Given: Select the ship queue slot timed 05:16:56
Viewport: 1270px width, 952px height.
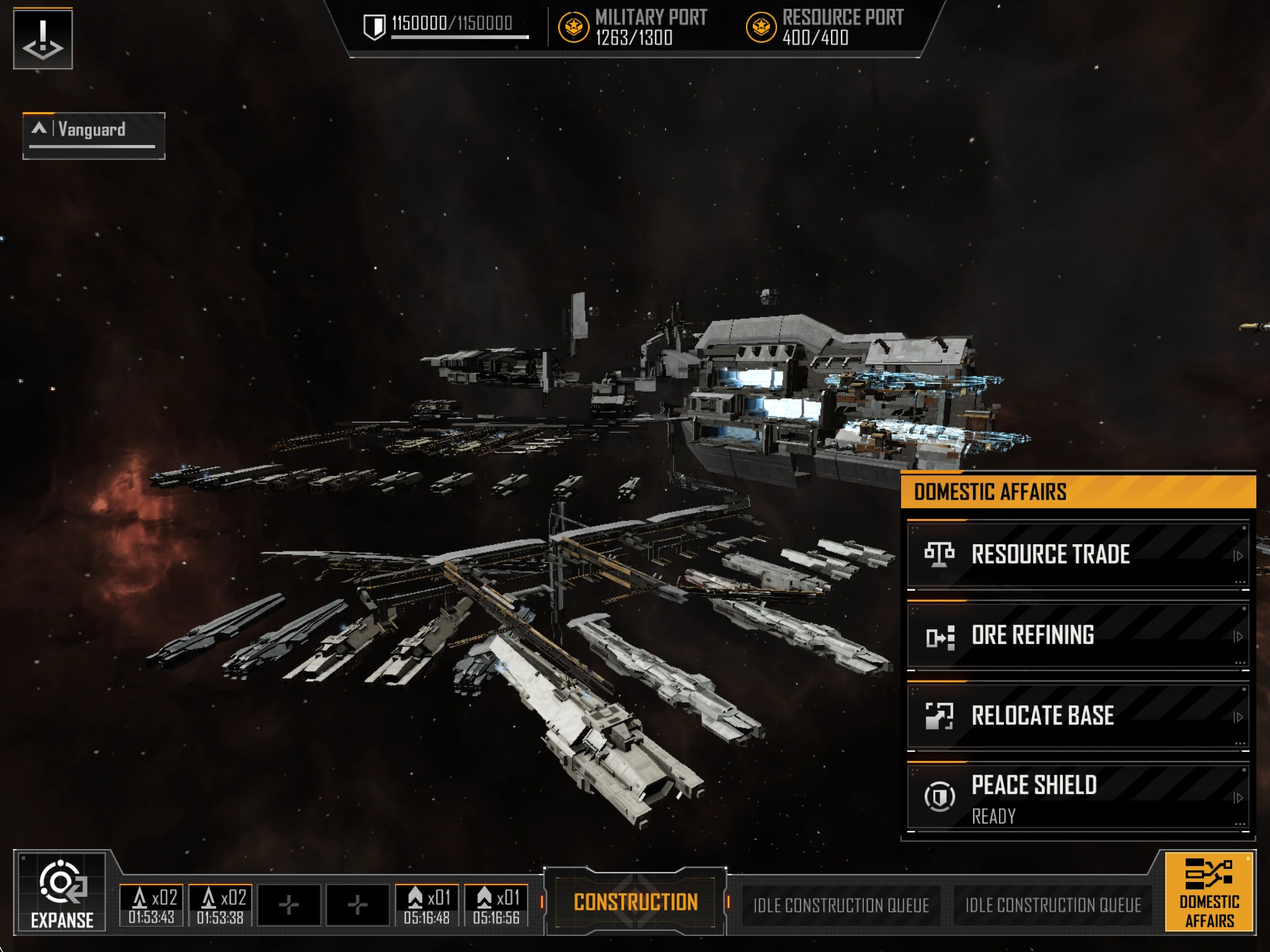Looking at the screenshot, I should point(496,906).
